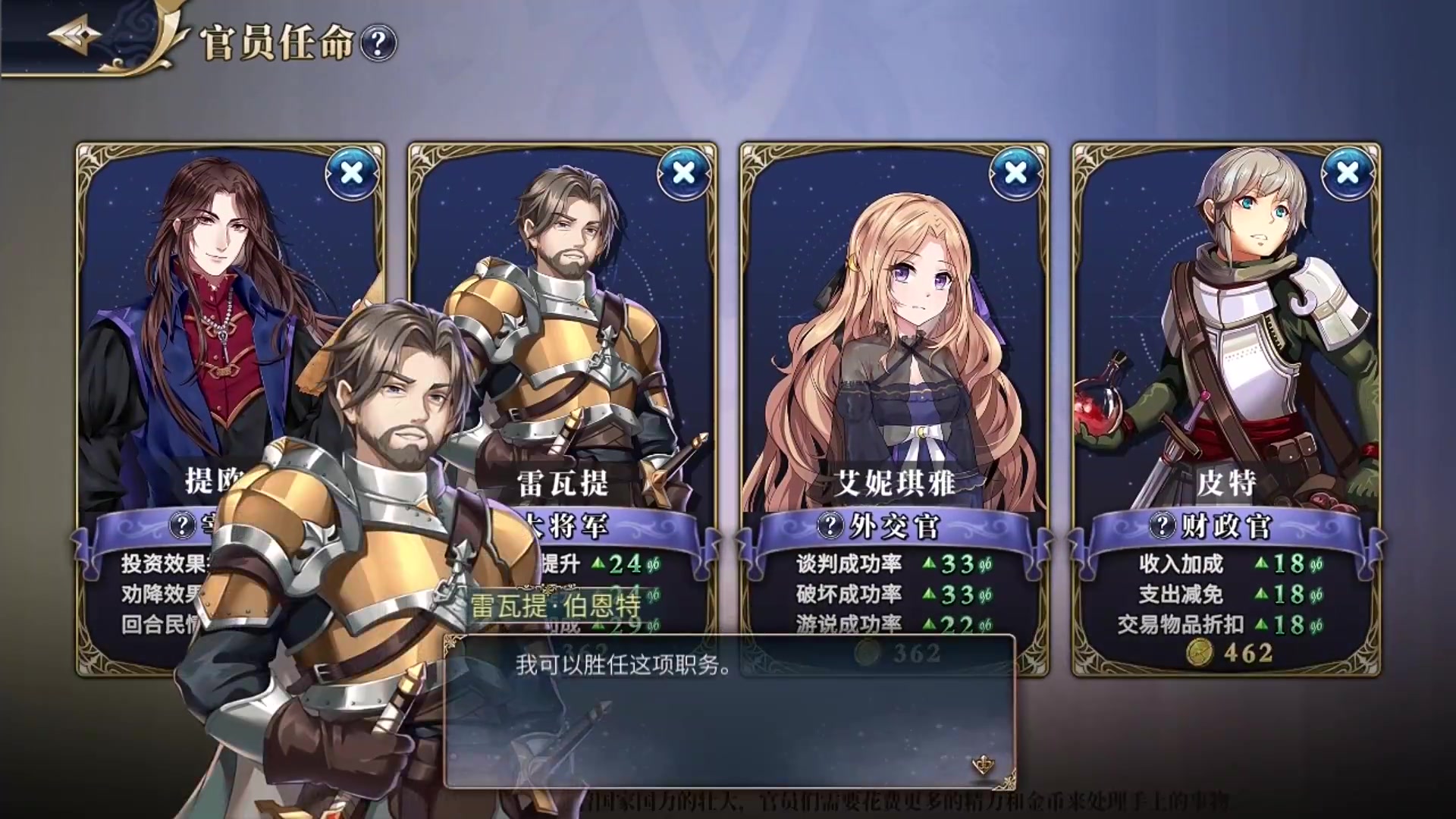Show the help for 提欧's role
The height and width of the screenshot is (819, 1456).
182,526
